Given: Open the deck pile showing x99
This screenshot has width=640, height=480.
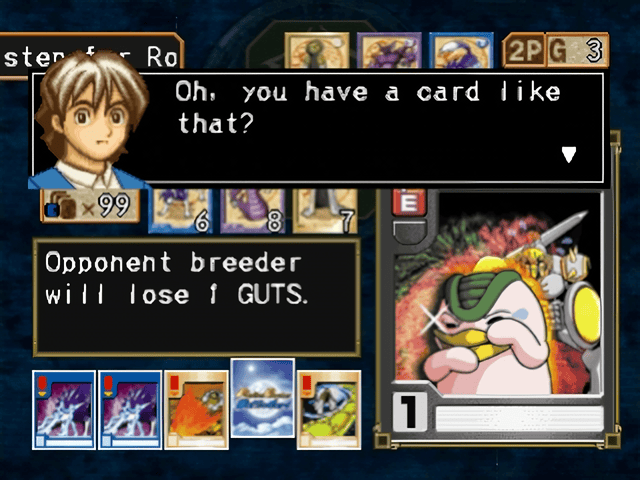Looking at the screenshot, I should [88, 207].
